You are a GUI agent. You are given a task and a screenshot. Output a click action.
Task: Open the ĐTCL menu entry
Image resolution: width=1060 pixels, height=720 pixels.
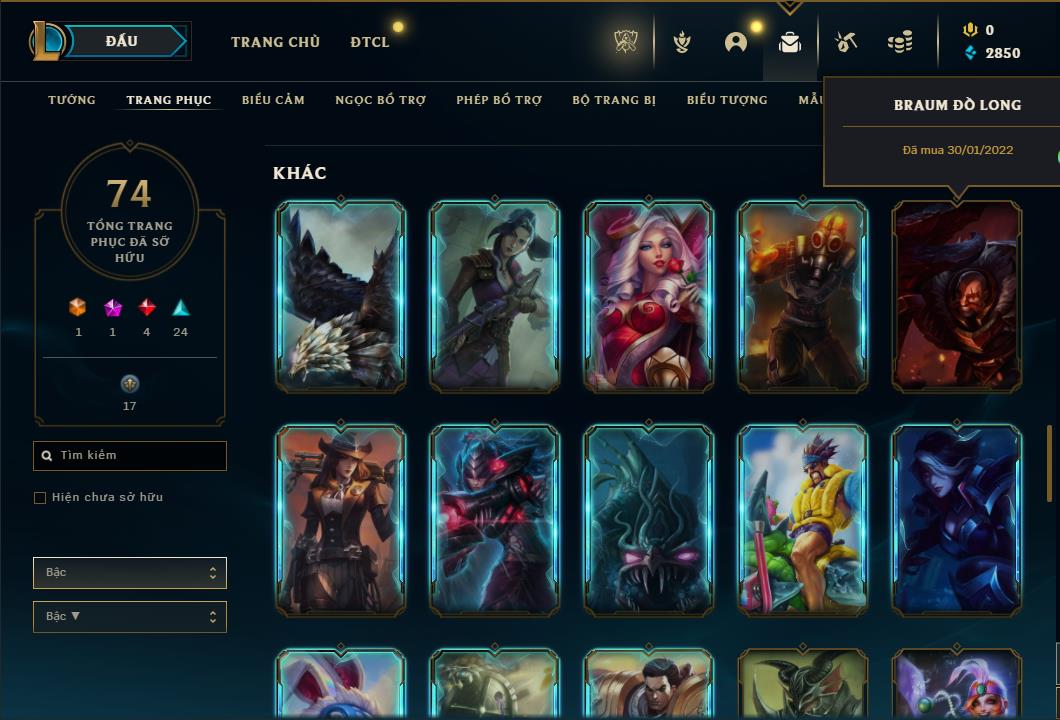(x=370, y=42)
